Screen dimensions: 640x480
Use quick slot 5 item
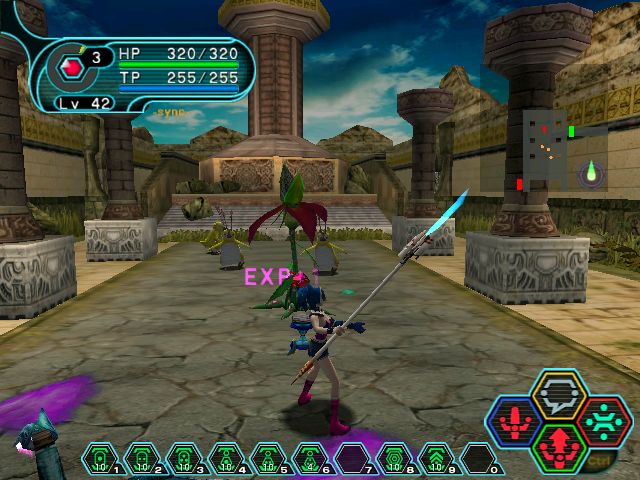tap(268, 459)
